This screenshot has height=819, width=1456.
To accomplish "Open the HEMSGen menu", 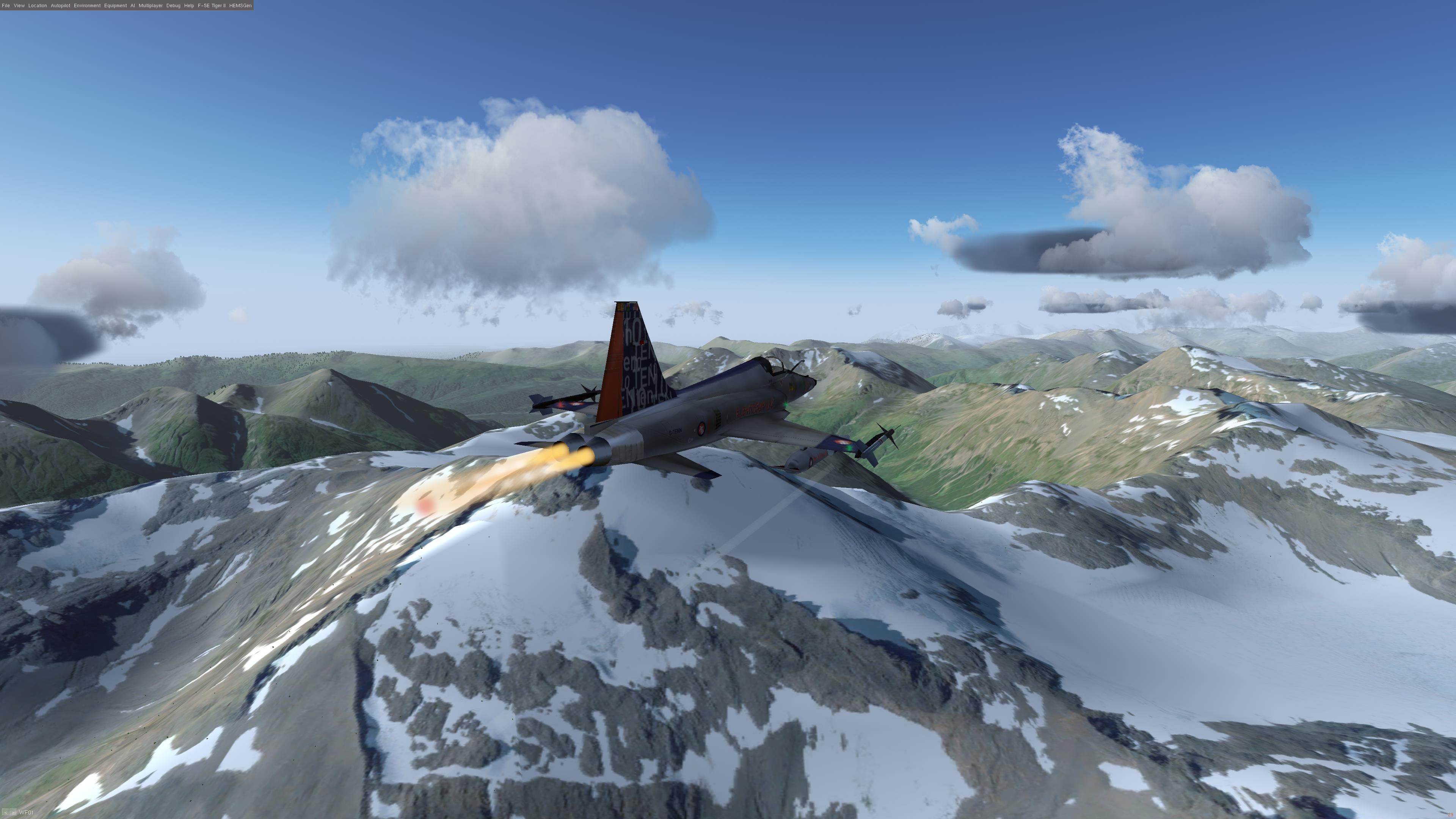I will [240, 6].
